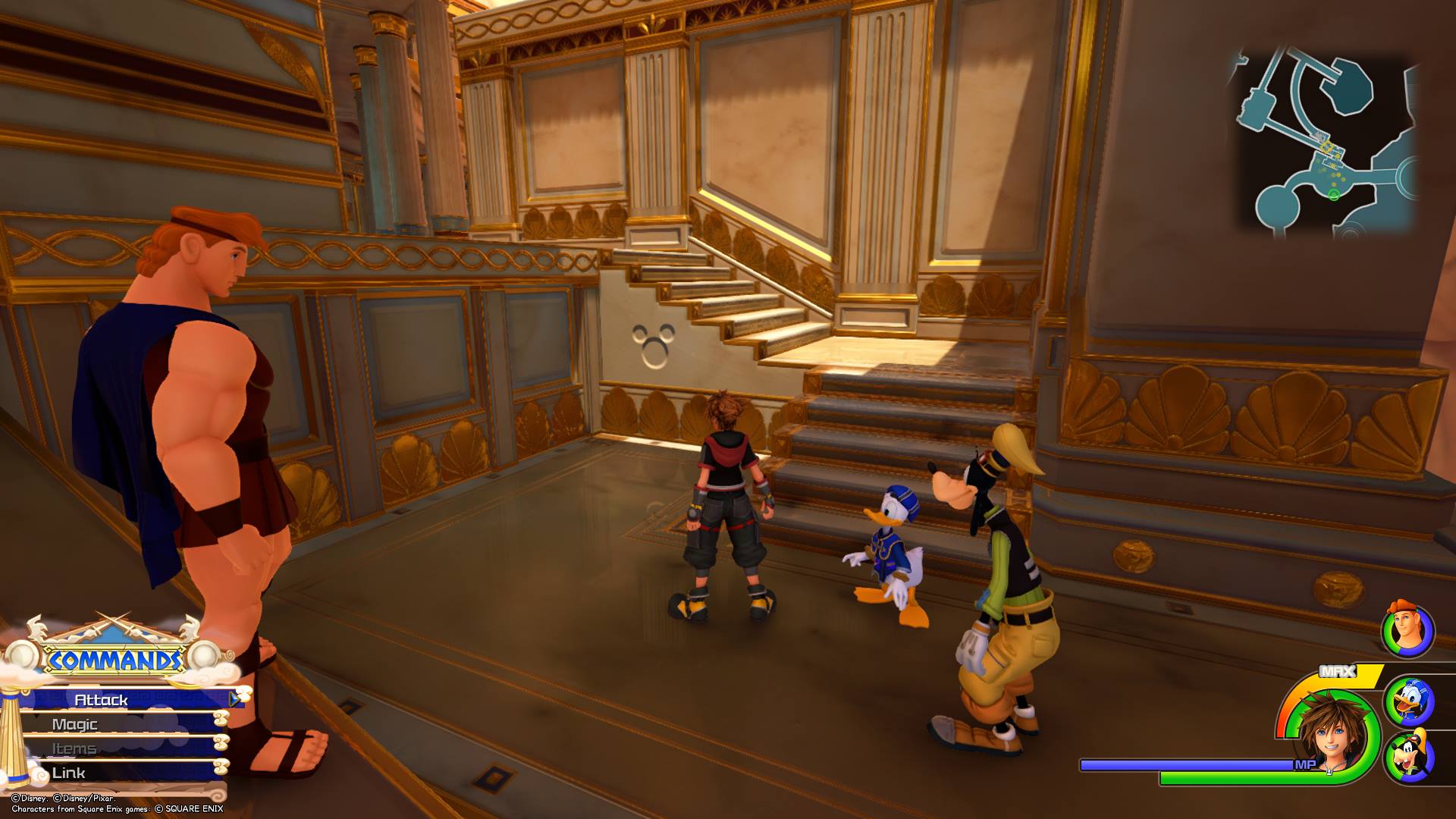Click the COMMANDS menu header
The height and width of the screenshot is (819, 1456).
115,661
